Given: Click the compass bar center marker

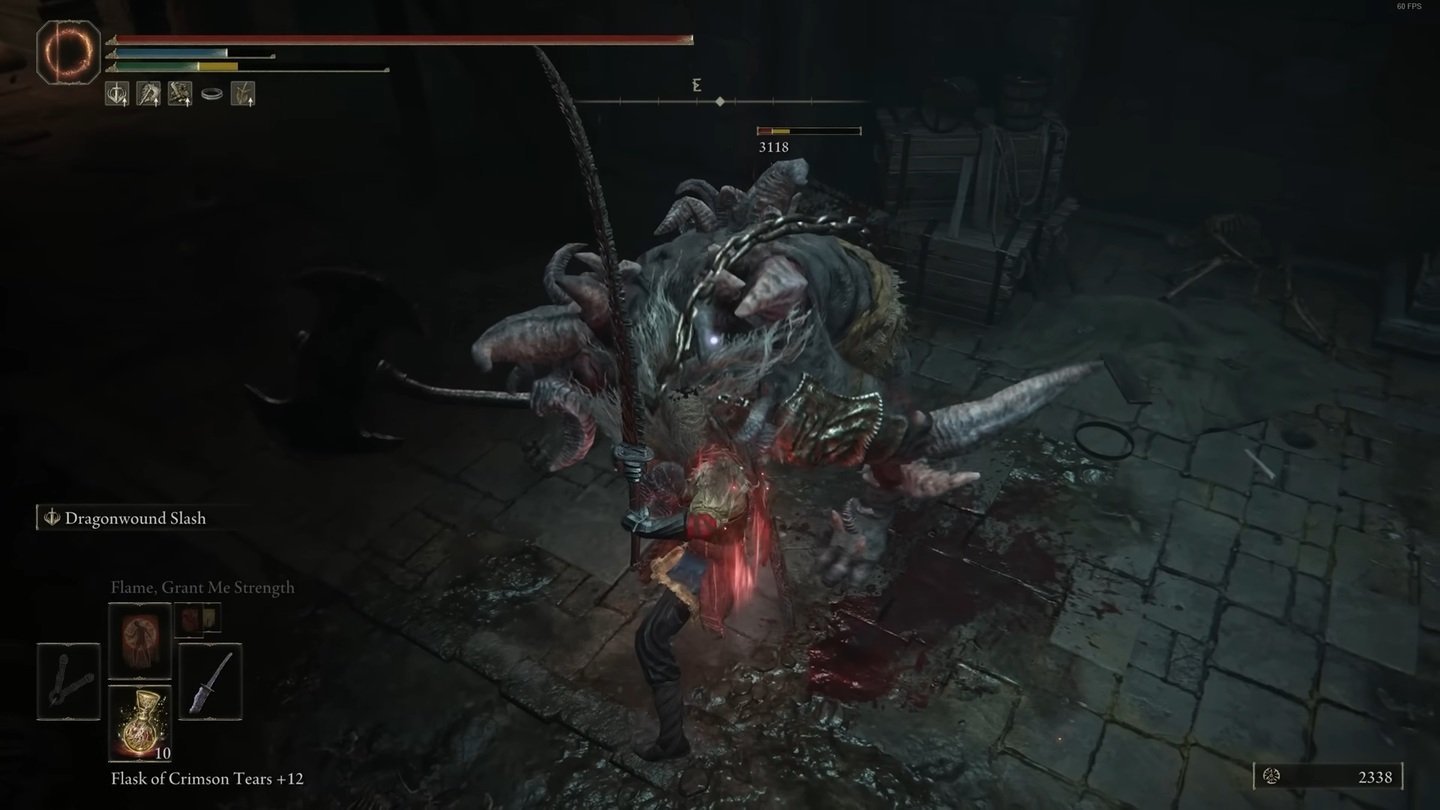Looking at the screenshot, I should tap(720, 101).
